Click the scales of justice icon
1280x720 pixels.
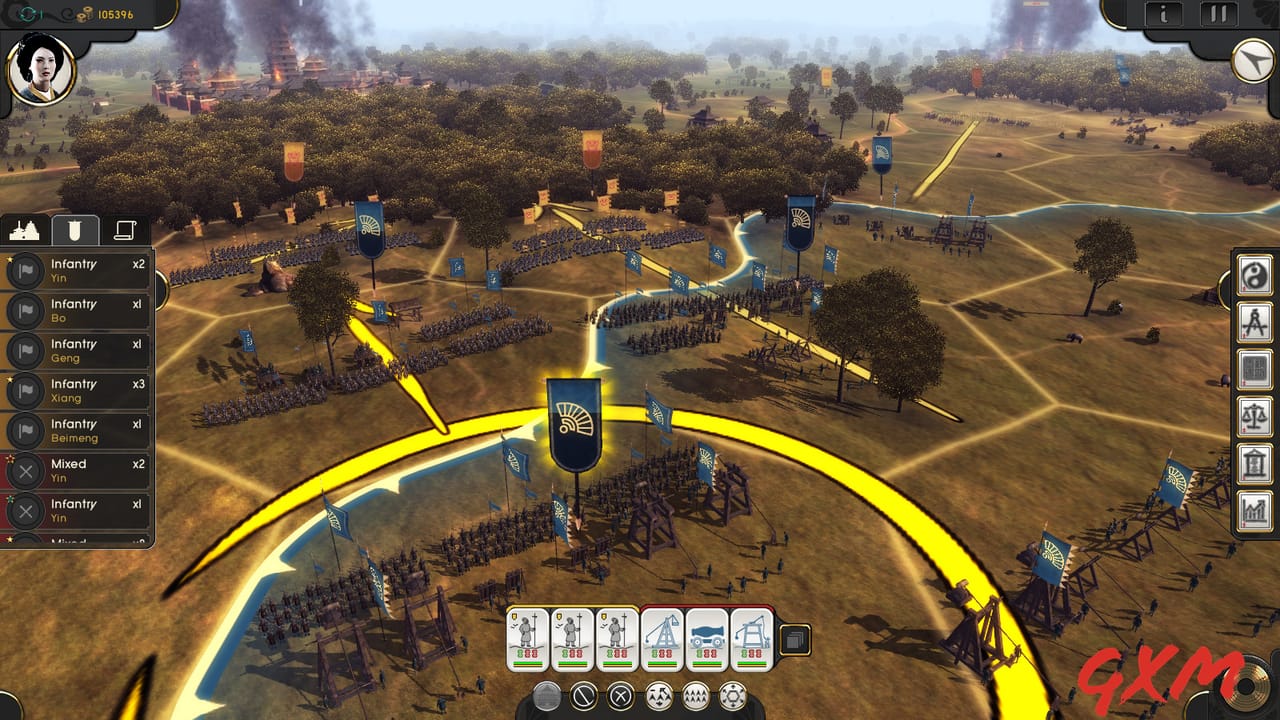(1255, 417)
